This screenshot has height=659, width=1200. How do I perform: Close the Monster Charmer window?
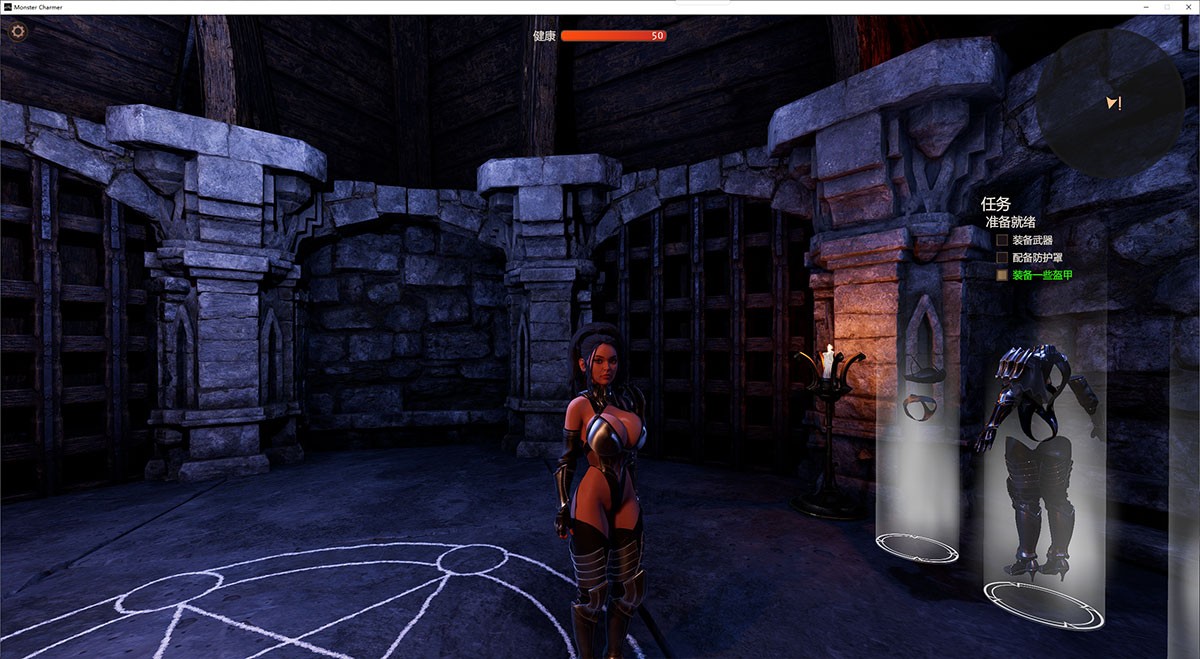(x=1188, y=7)
